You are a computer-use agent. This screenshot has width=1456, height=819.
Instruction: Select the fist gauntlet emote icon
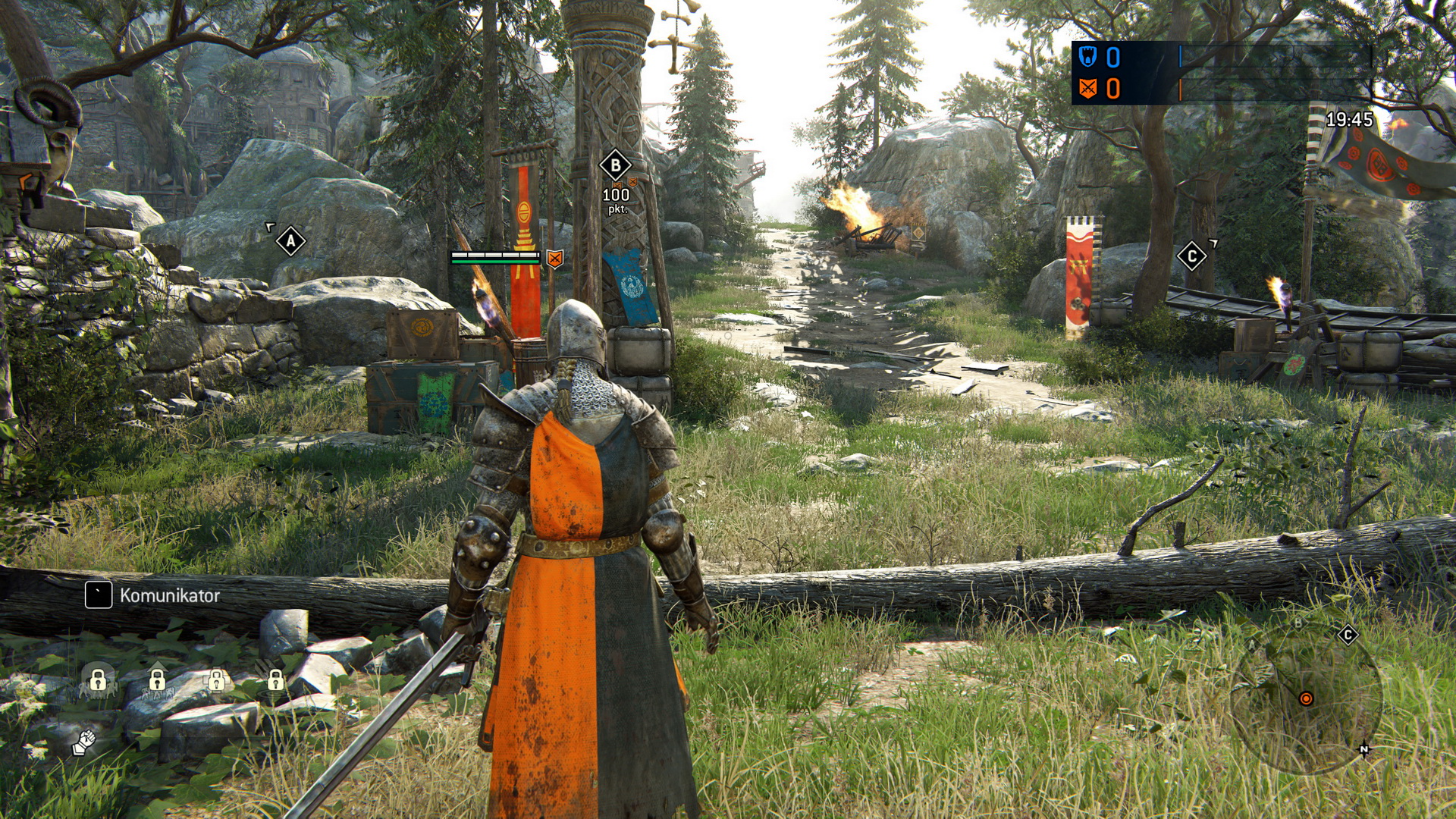tap(84, 743)
